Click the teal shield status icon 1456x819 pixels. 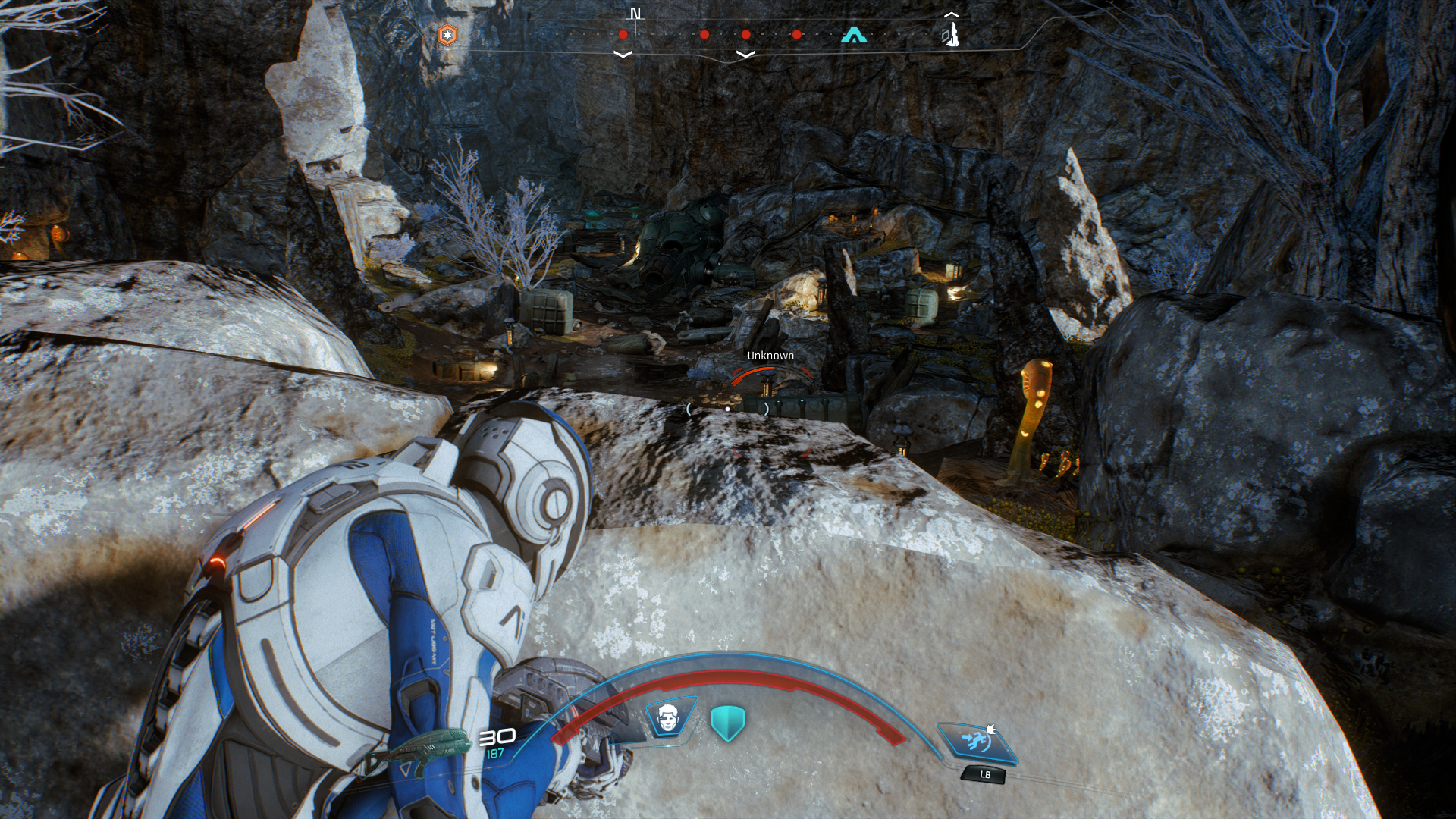coord(726,722)
